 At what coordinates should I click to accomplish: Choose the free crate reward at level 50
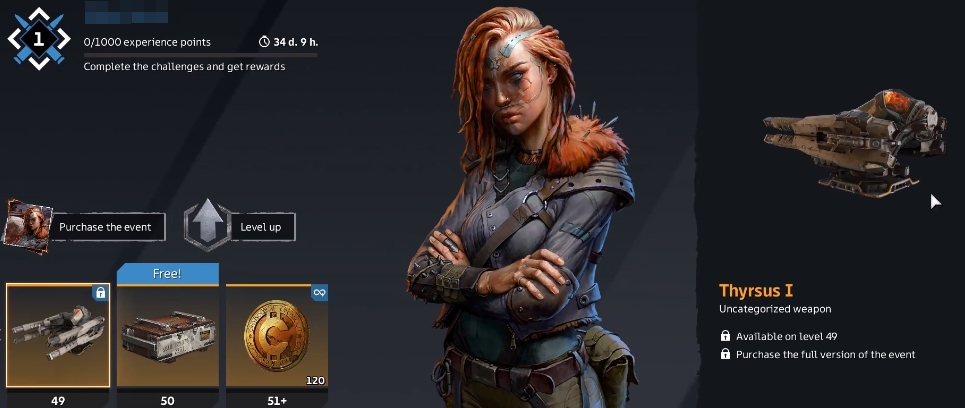pos(168,335)
